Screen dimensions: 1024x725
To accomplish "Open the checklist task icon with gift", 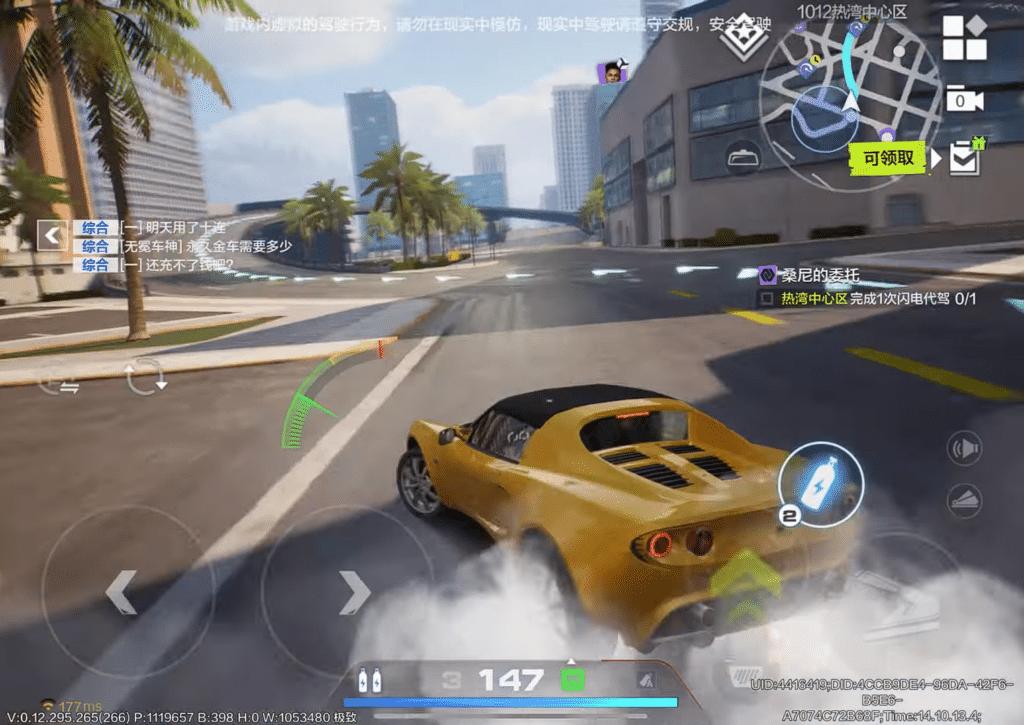I will pos(966,157).
